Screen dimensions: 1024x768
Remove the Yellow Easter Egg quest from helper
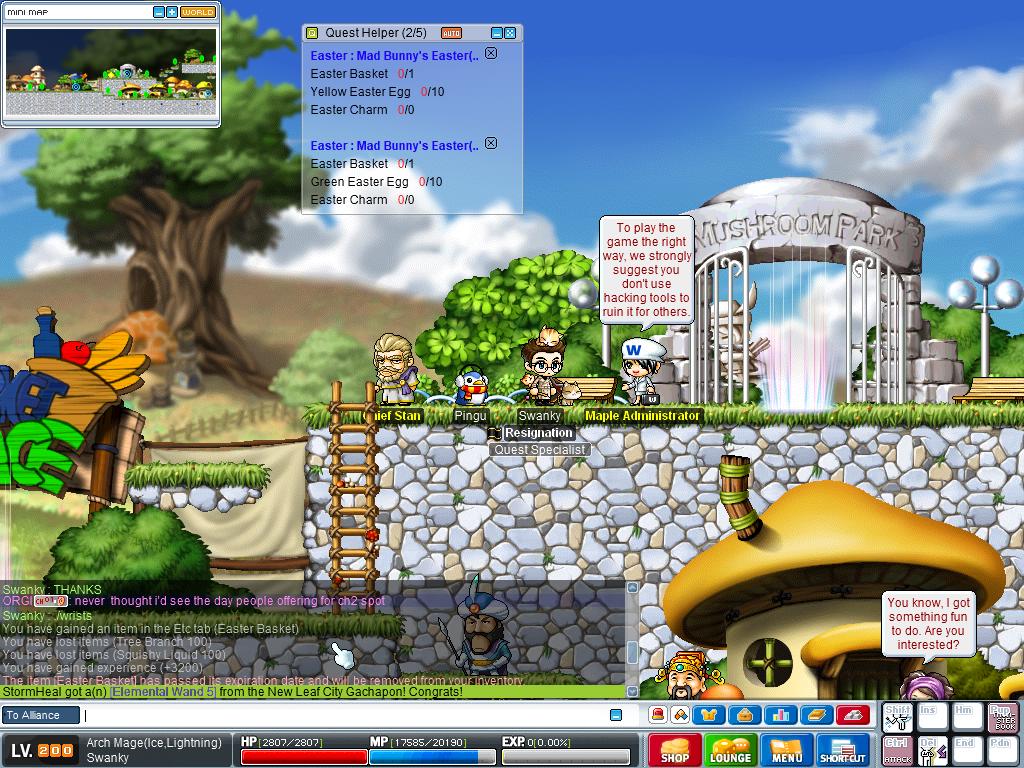coord(491,54)
